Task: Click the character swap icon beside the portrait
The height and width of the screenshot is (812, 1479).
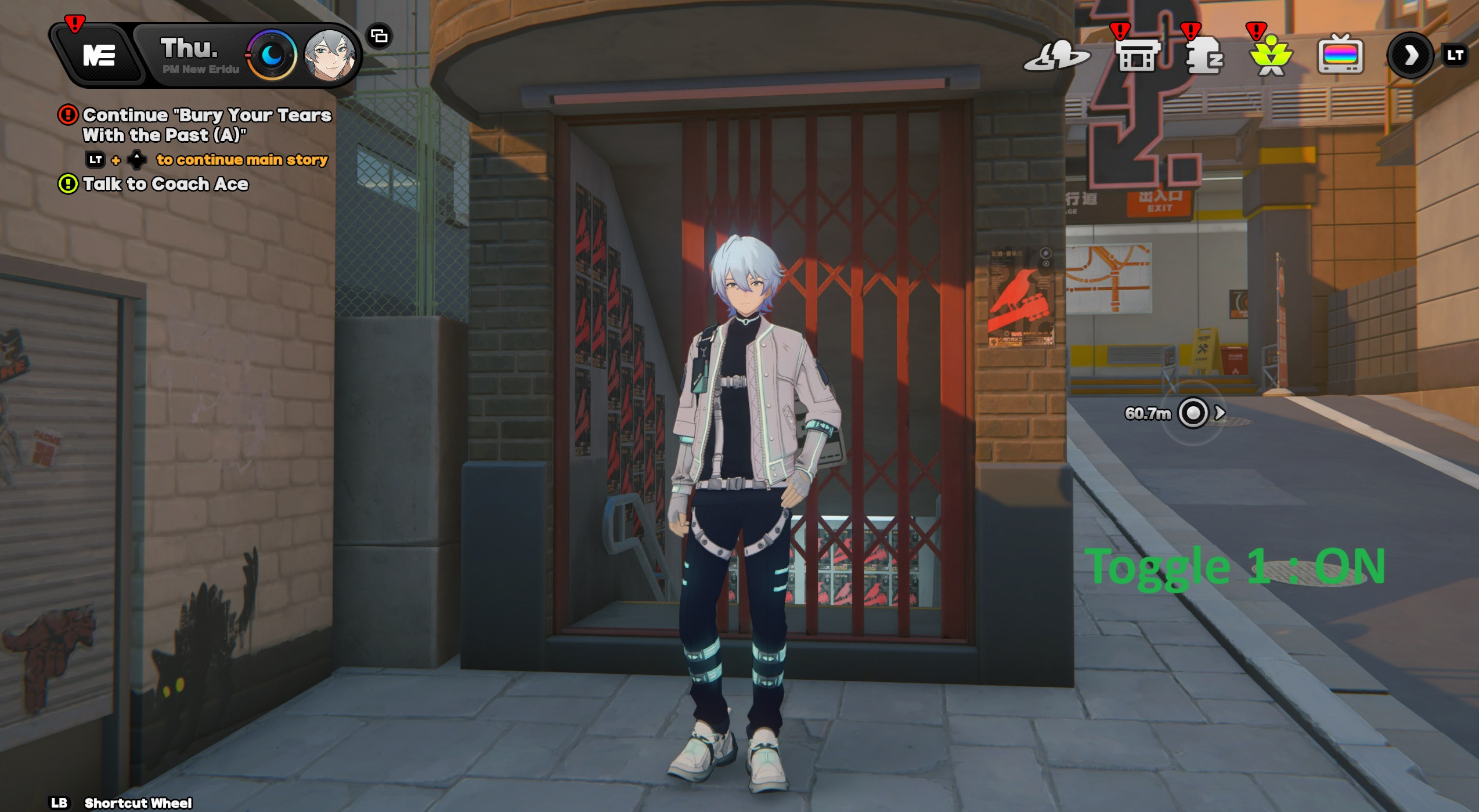Action: pyautogui.click(x=378, y=36)
